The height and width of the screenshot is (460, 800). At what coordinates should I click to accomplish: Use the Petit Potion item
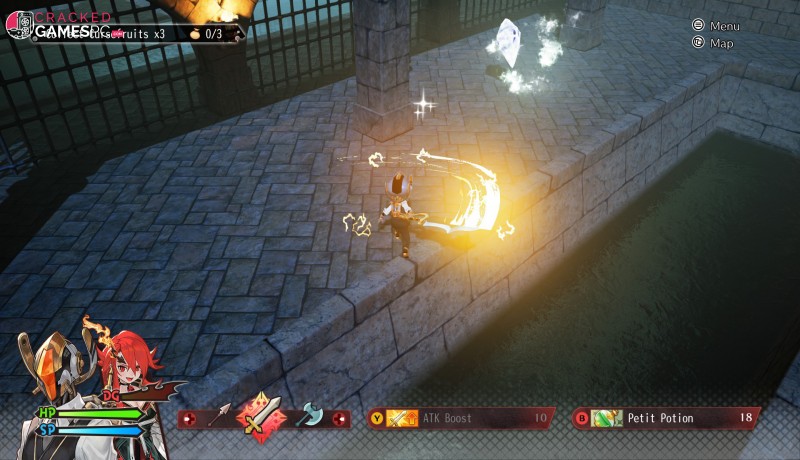665,418
